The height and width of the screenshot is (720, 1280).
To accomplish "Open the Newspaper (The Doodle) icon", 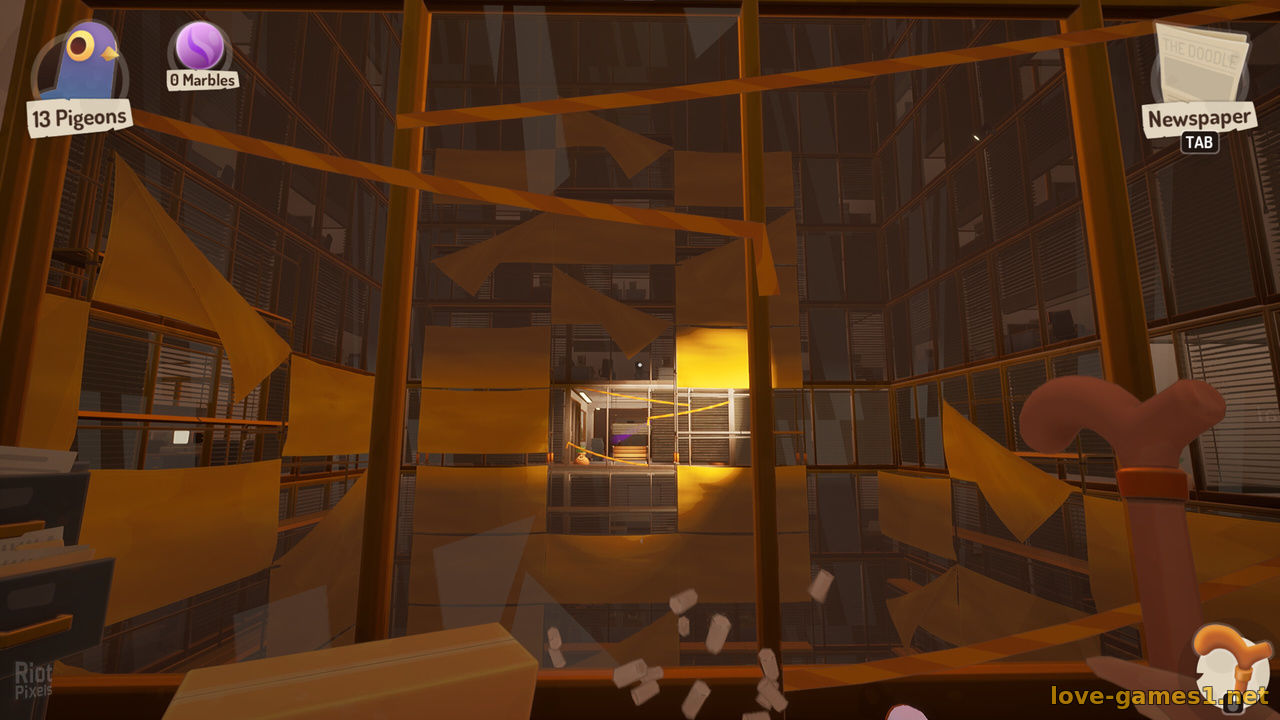I will 1201,63.
